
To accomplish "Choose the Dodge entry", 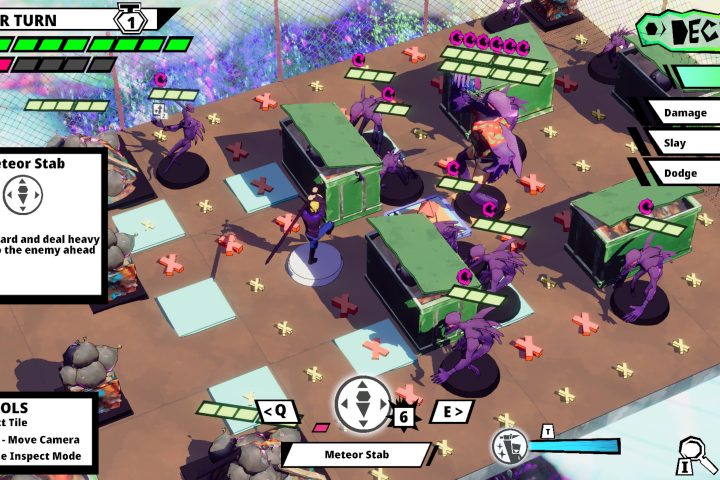I will [683, 173].
